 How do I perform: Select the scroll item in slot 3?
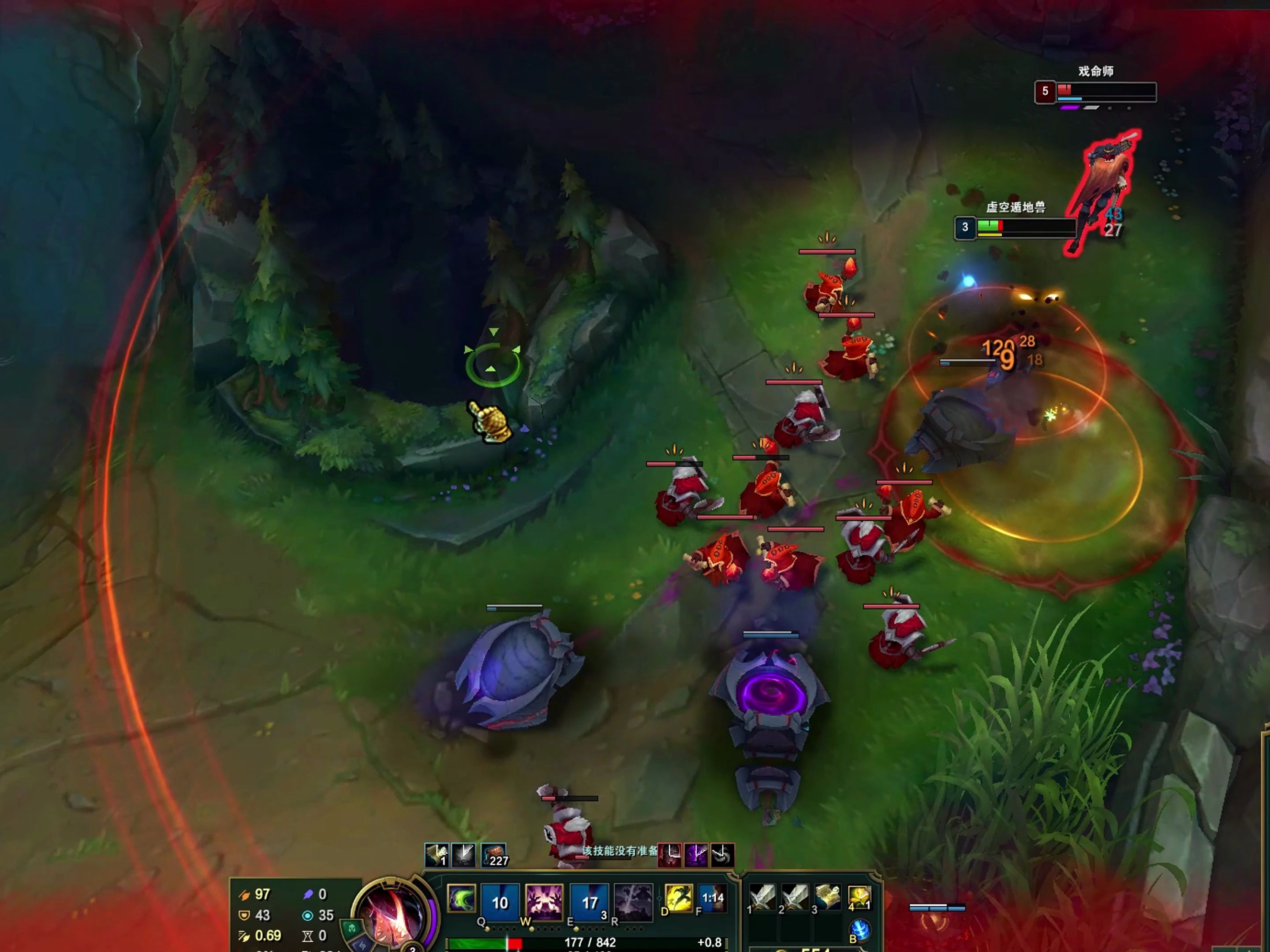pyautogui.click(x=827, y=897)
